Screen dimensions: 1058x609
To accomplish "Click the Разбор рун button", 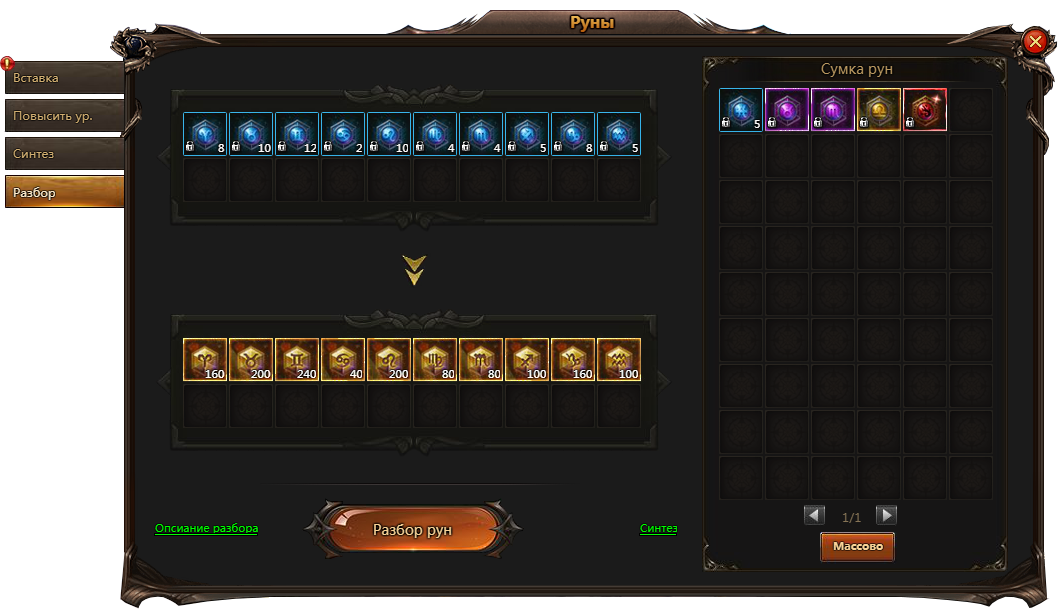I will pyautogui.click(x=412, y=530).
